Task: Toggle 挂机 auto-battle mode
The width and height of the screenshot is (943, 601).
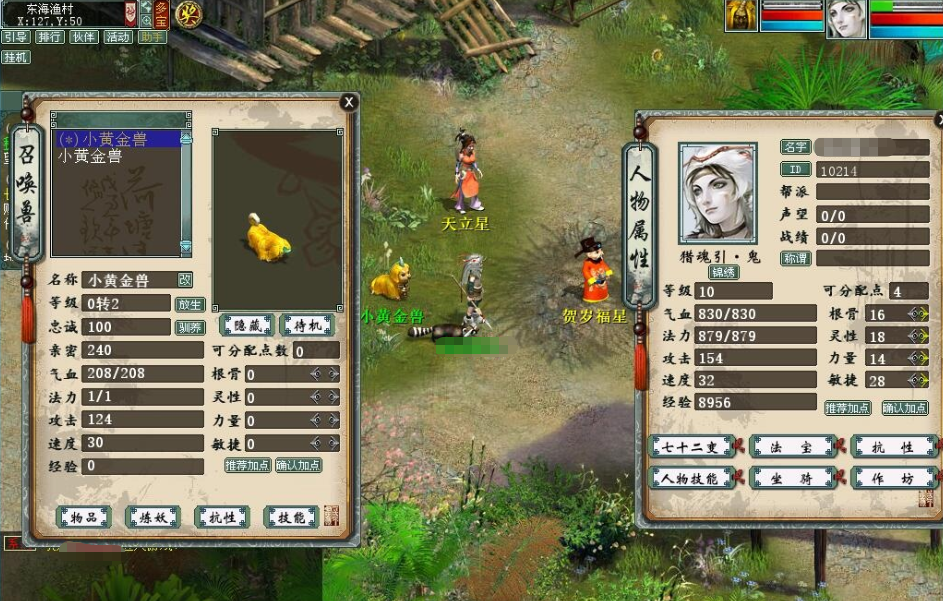Action: 15,57
